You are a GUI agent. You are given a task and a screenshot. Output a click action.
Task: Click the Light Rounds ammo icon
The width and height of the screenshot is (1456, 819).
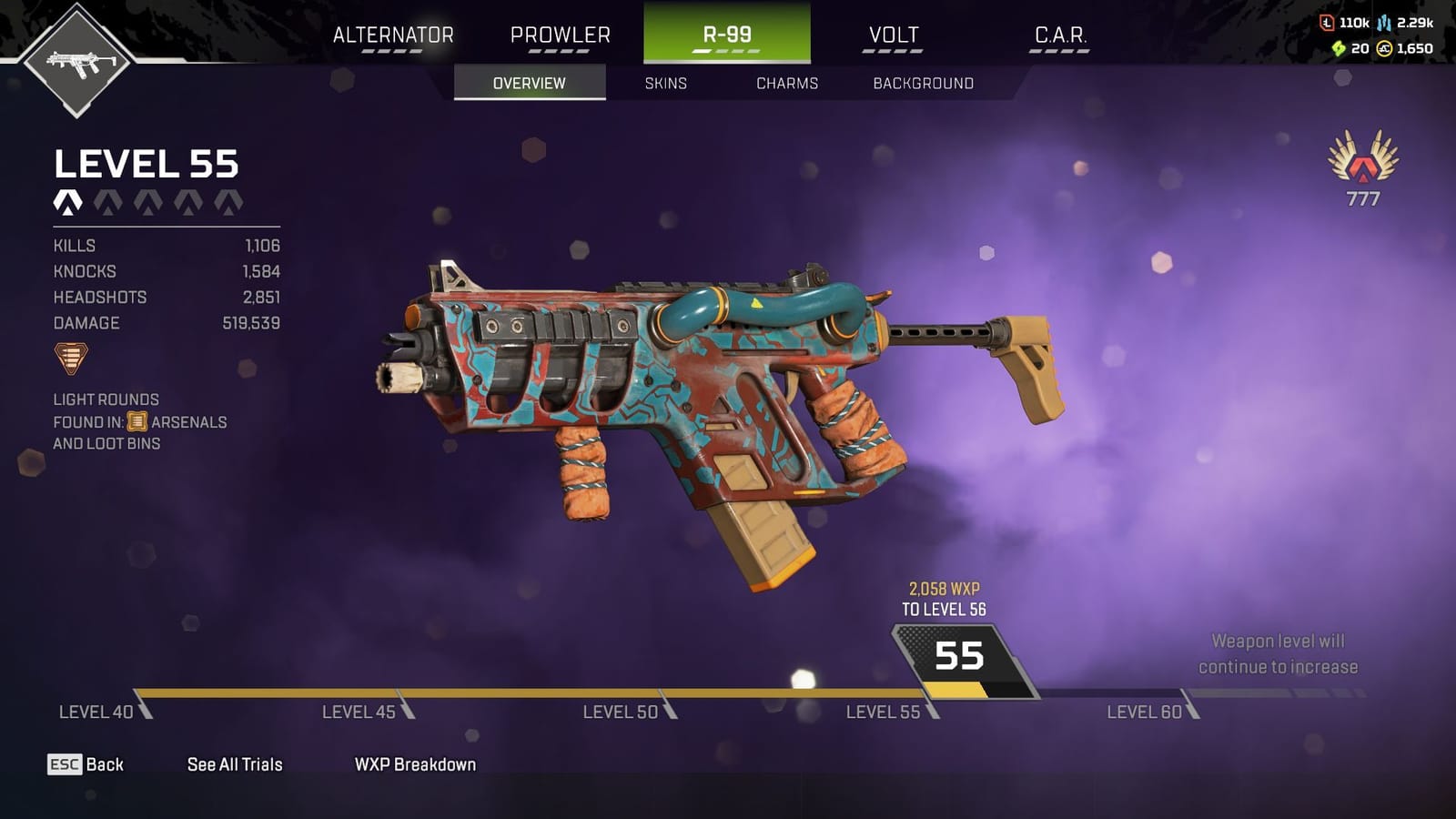[x=71, y=357]
